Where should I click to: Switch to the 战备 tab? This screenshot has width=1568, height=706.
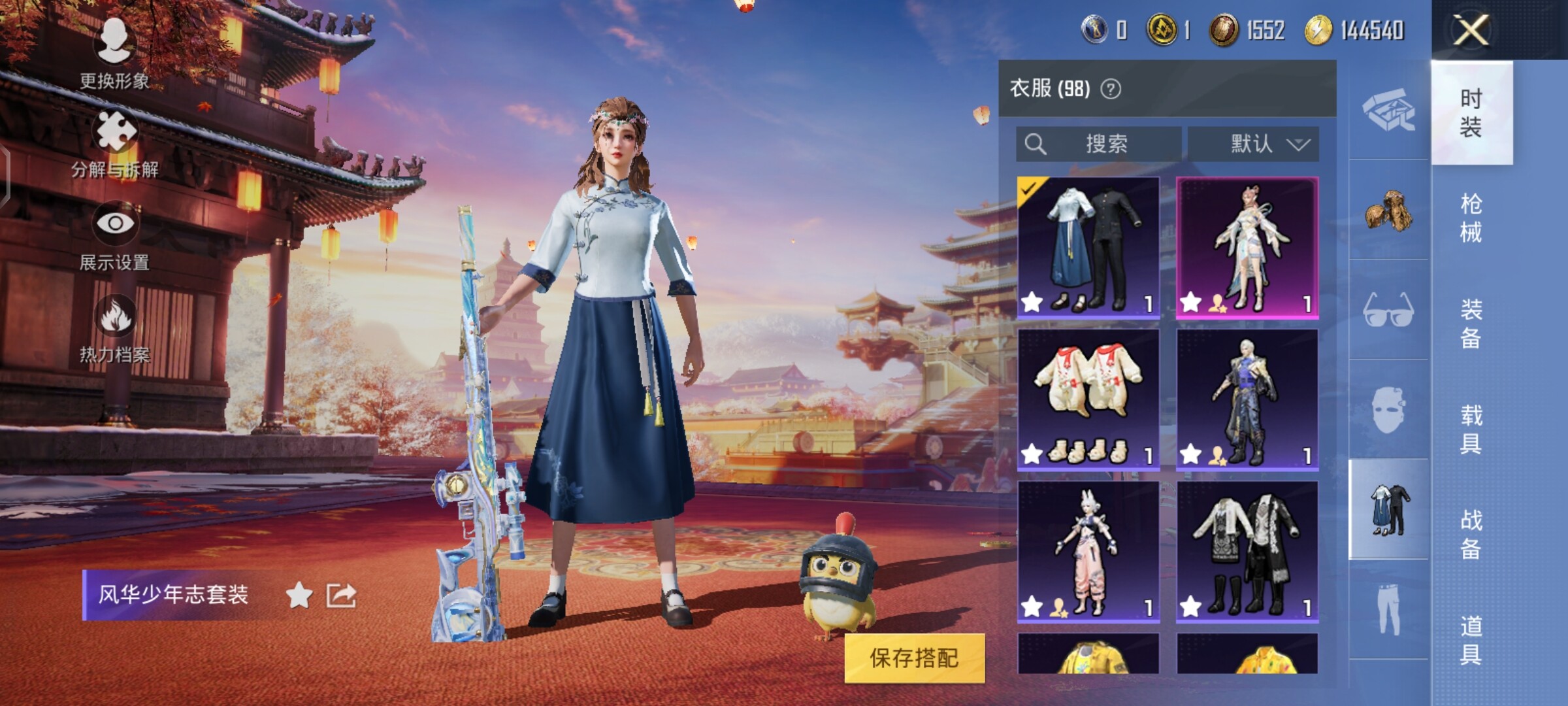[1471, 535]
